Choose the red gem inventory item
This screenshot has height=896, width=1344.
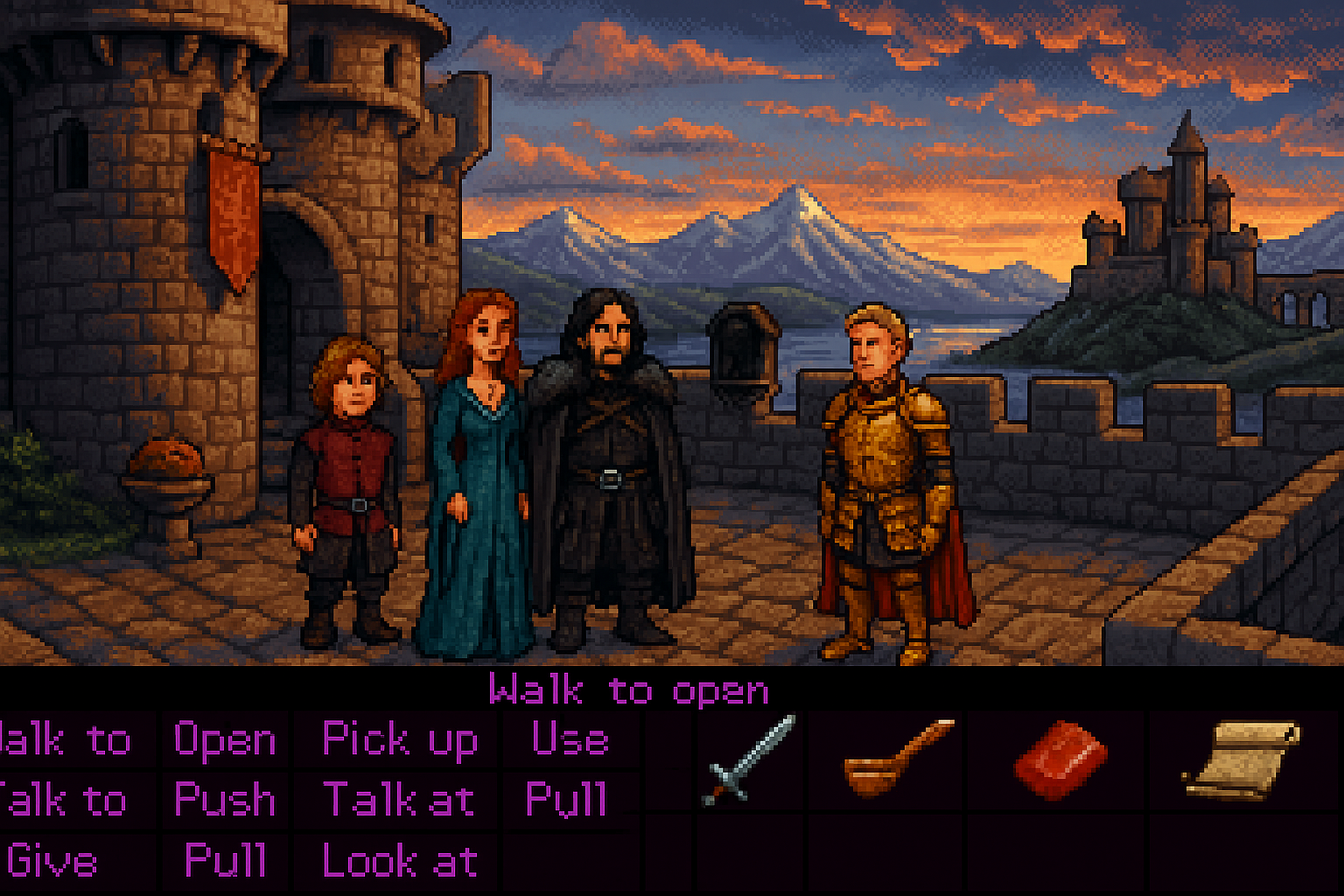[1060, 759]
